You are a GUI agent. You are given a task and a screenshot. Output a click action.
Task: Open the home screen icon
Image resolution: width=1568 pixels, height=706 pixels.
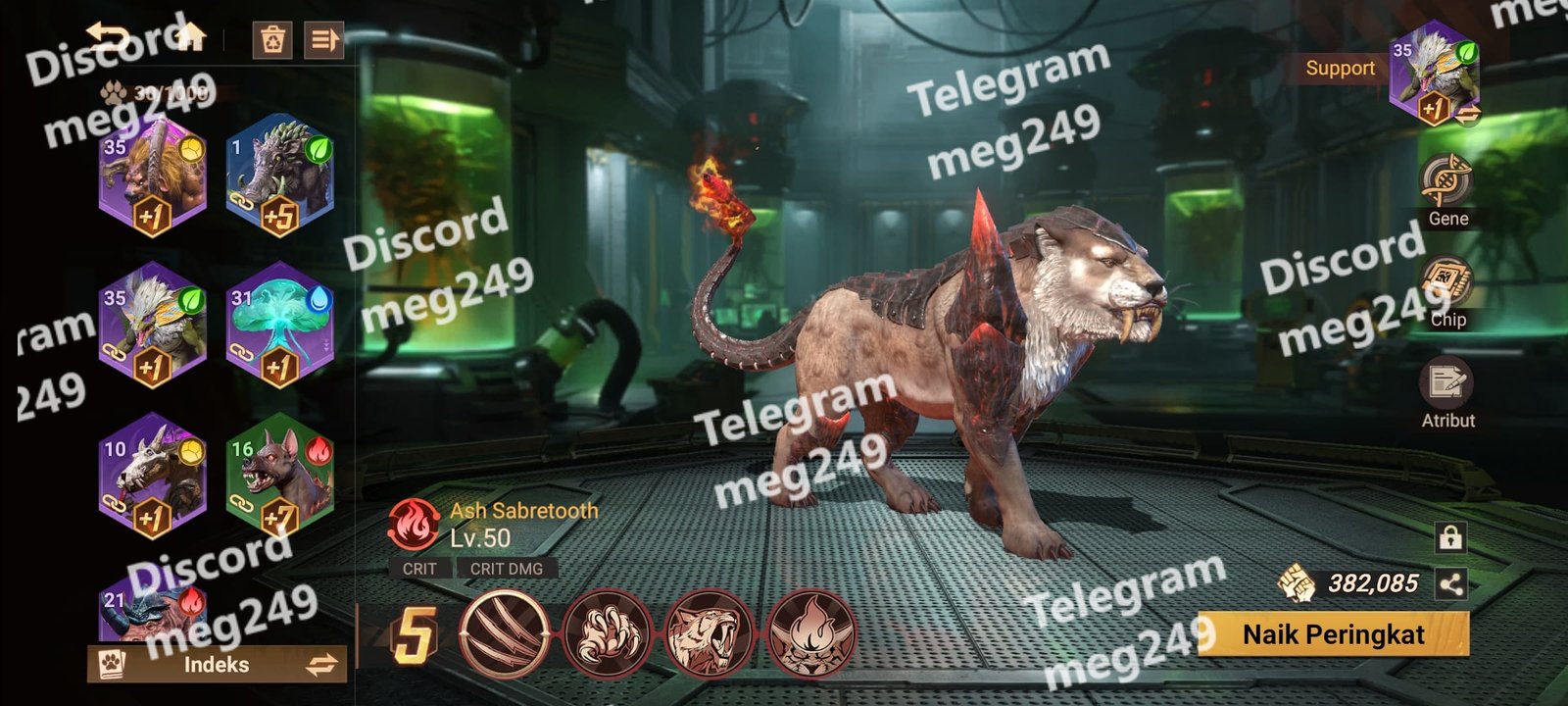191,38
